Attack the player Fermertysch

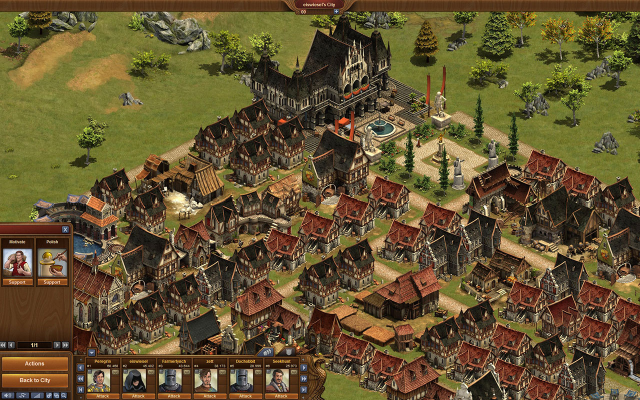tap(172, 394)
